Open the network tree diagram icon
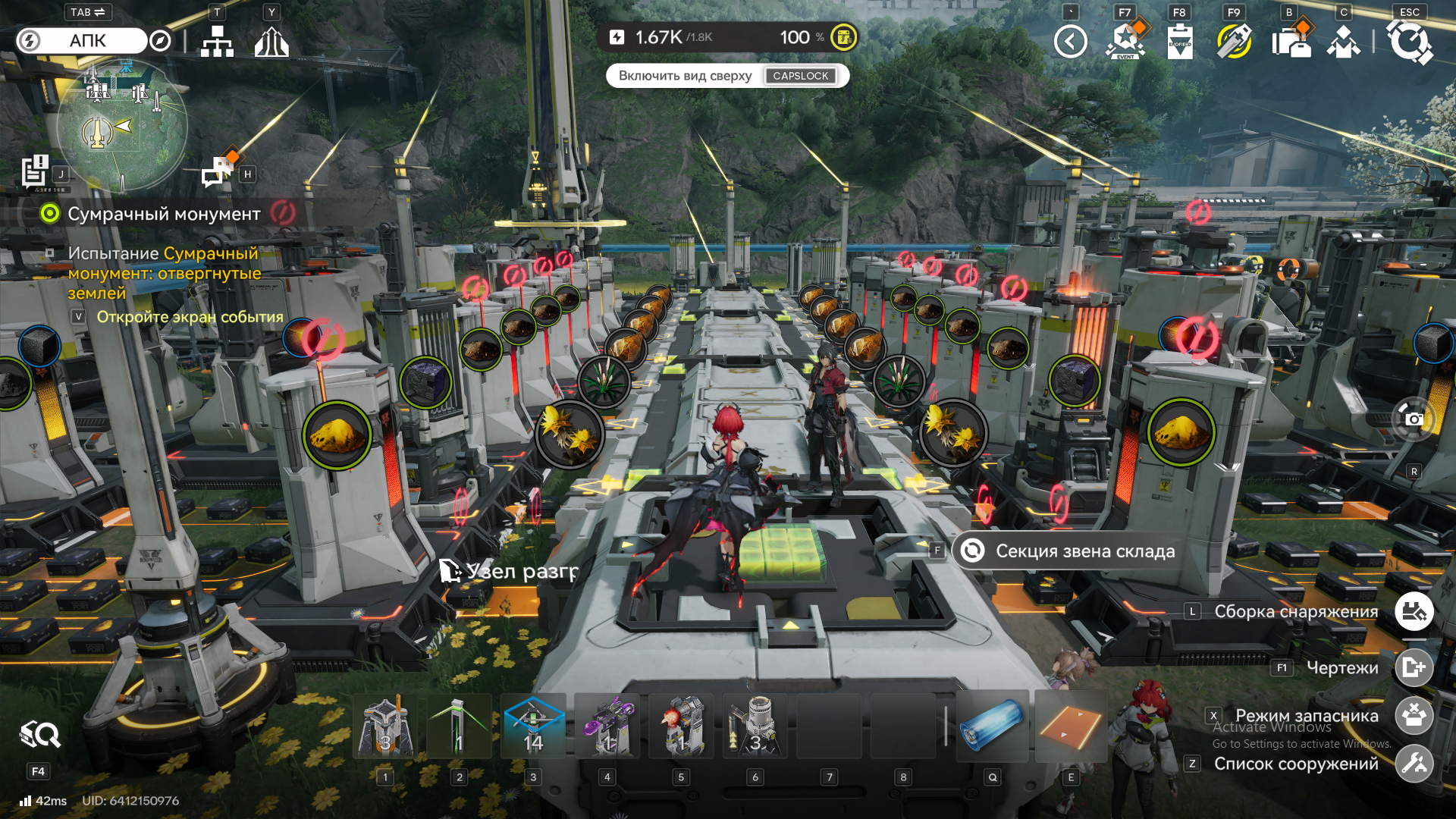 [217, 42]
